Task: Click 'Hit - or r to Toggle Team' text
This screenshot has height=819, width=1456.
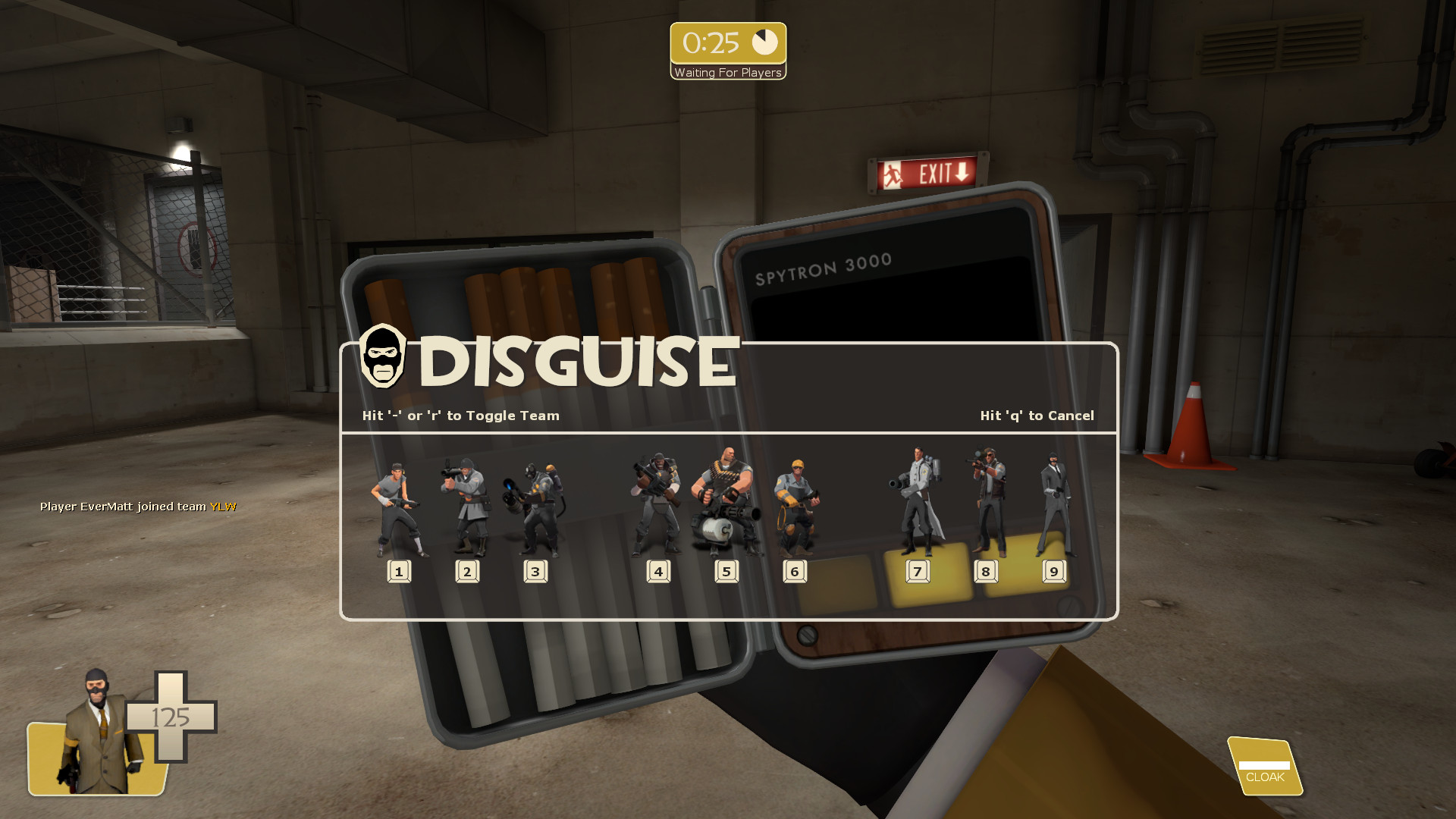Action: (460, 416)
